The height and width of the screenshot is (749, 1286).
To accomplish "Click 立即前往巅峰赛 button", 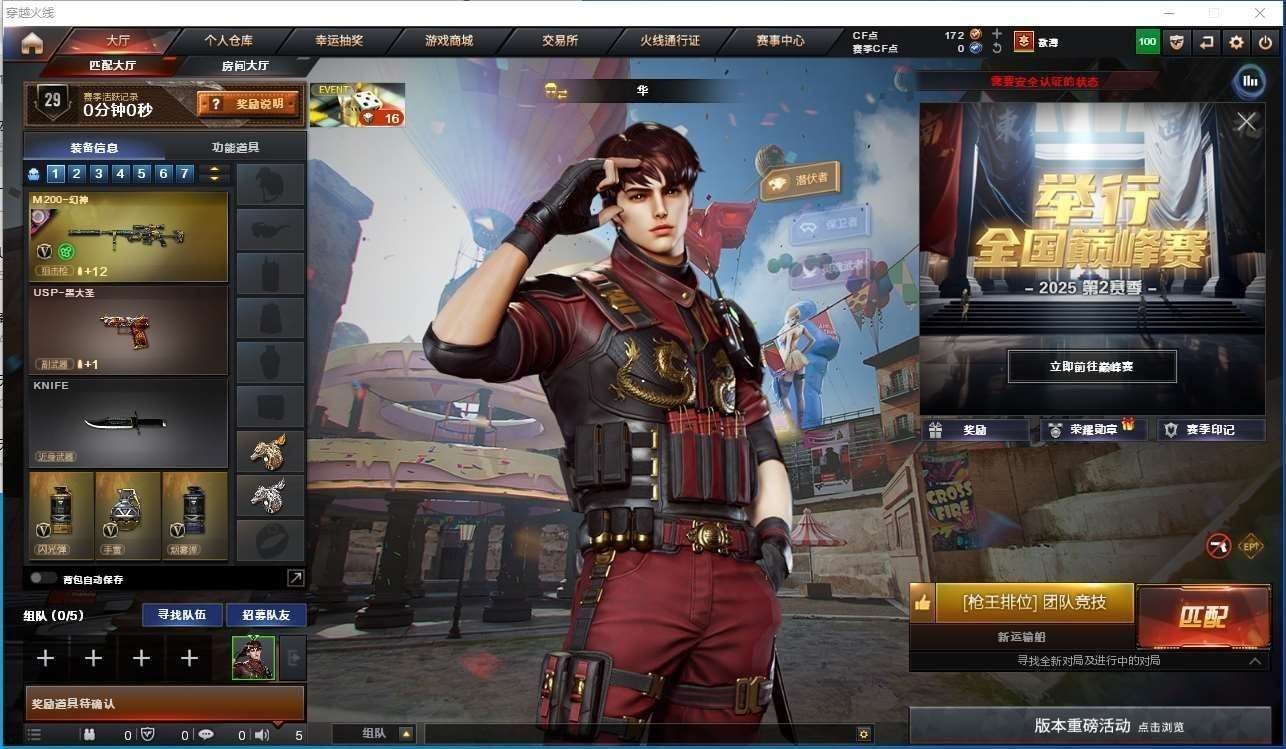I will click(x=1091, y=367).
